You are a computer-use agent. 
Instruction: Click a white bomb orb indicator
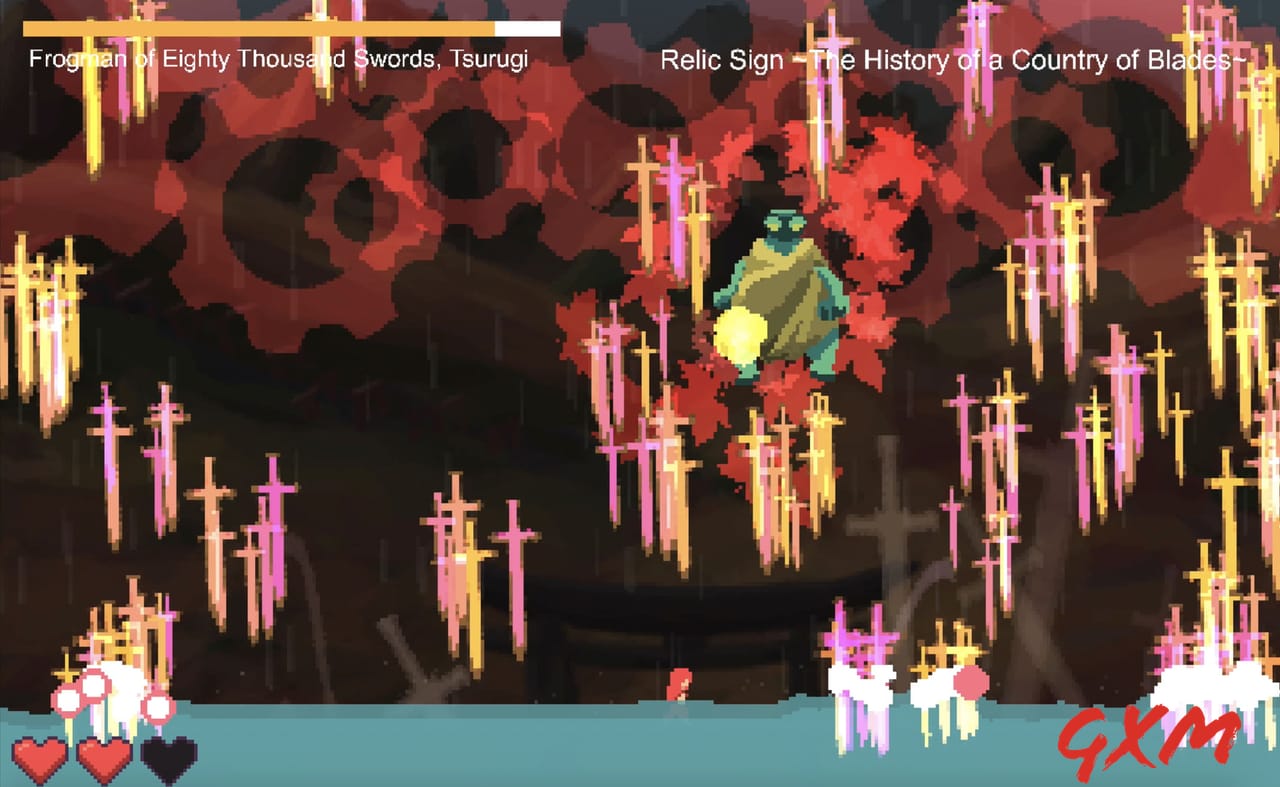click(x=66, y=700)
